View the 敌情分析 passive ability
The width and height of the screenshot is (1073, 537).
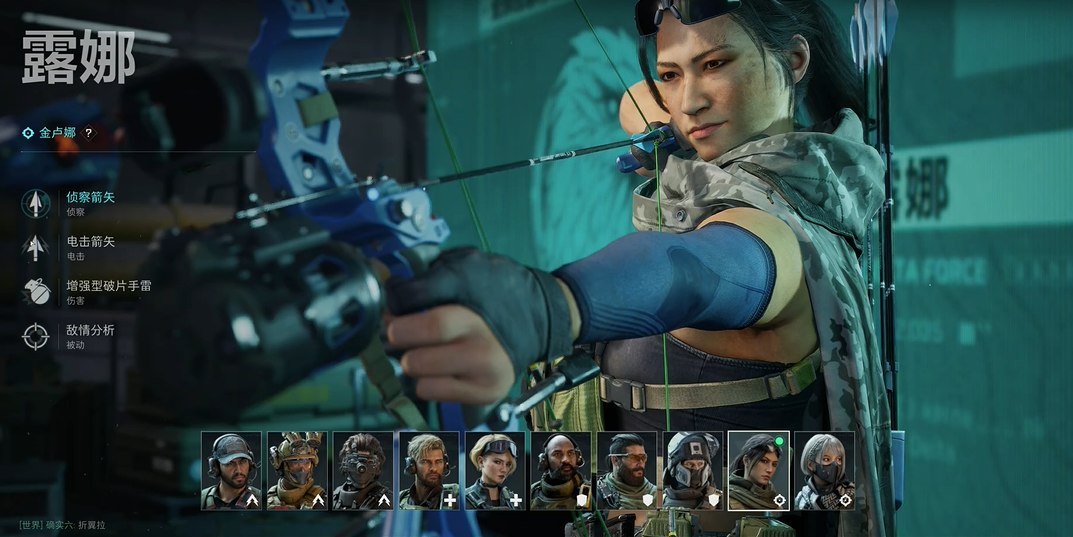point(89,335)
